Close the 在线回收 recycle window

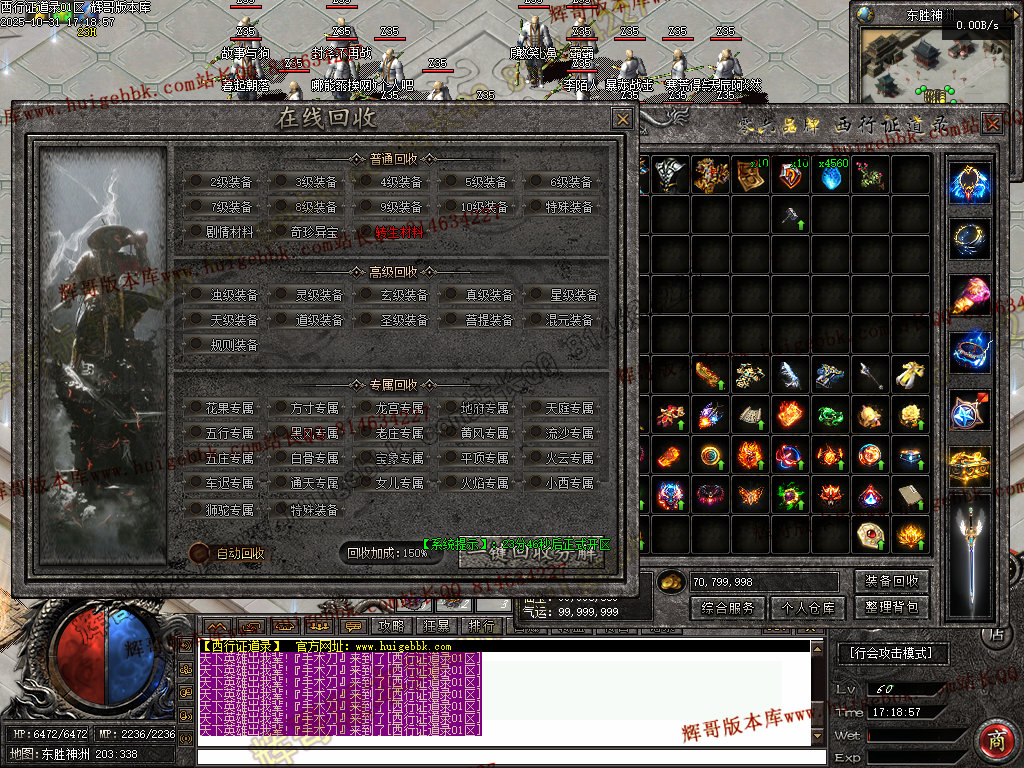622,119
